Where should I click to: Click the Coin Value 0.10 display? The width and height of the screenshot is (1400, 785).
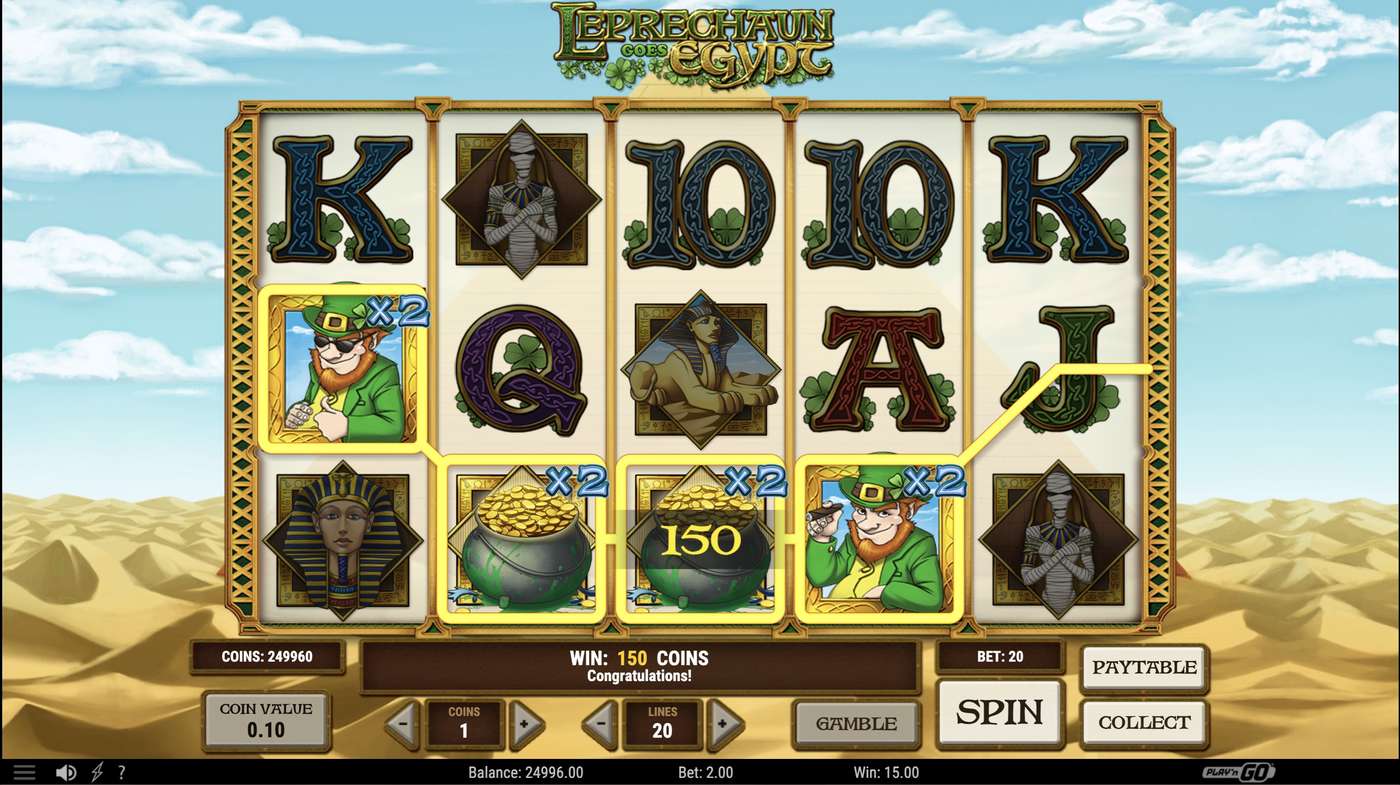pos(266,721)
